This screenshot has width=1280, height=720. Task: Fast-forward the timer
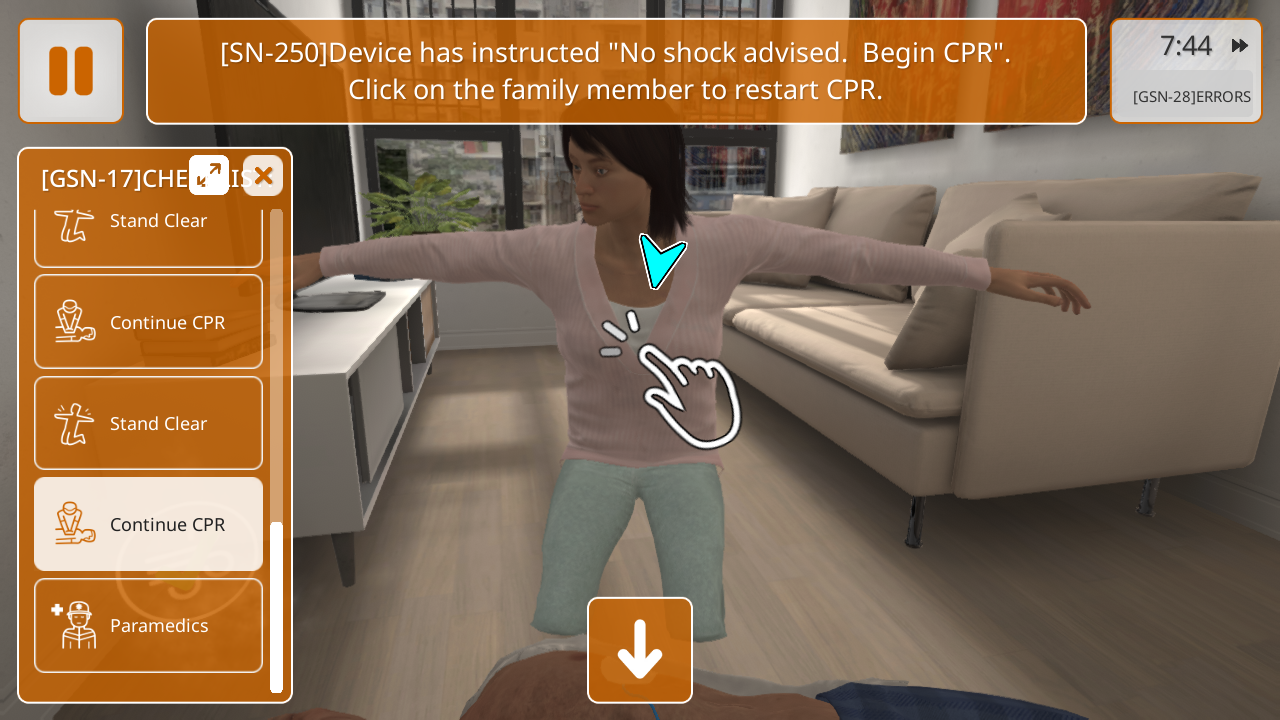pyautogui.click(x=1240, y=45)
